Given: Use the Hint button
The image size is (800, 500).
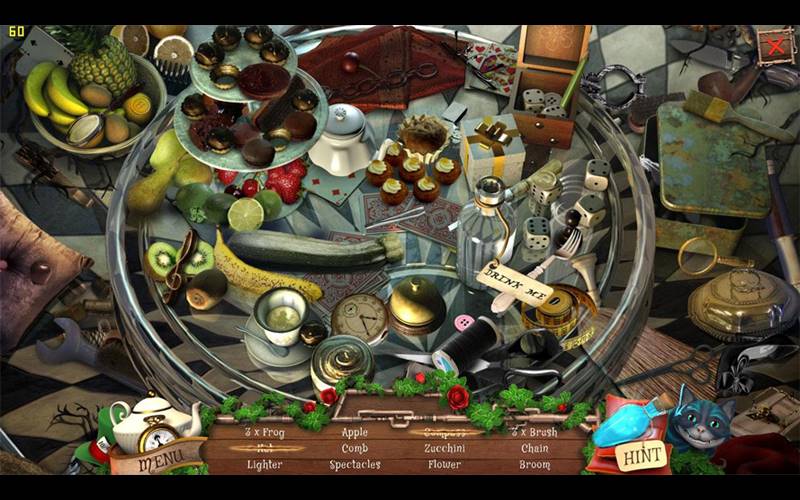Looking at the screenshot, I should (641, 457).
